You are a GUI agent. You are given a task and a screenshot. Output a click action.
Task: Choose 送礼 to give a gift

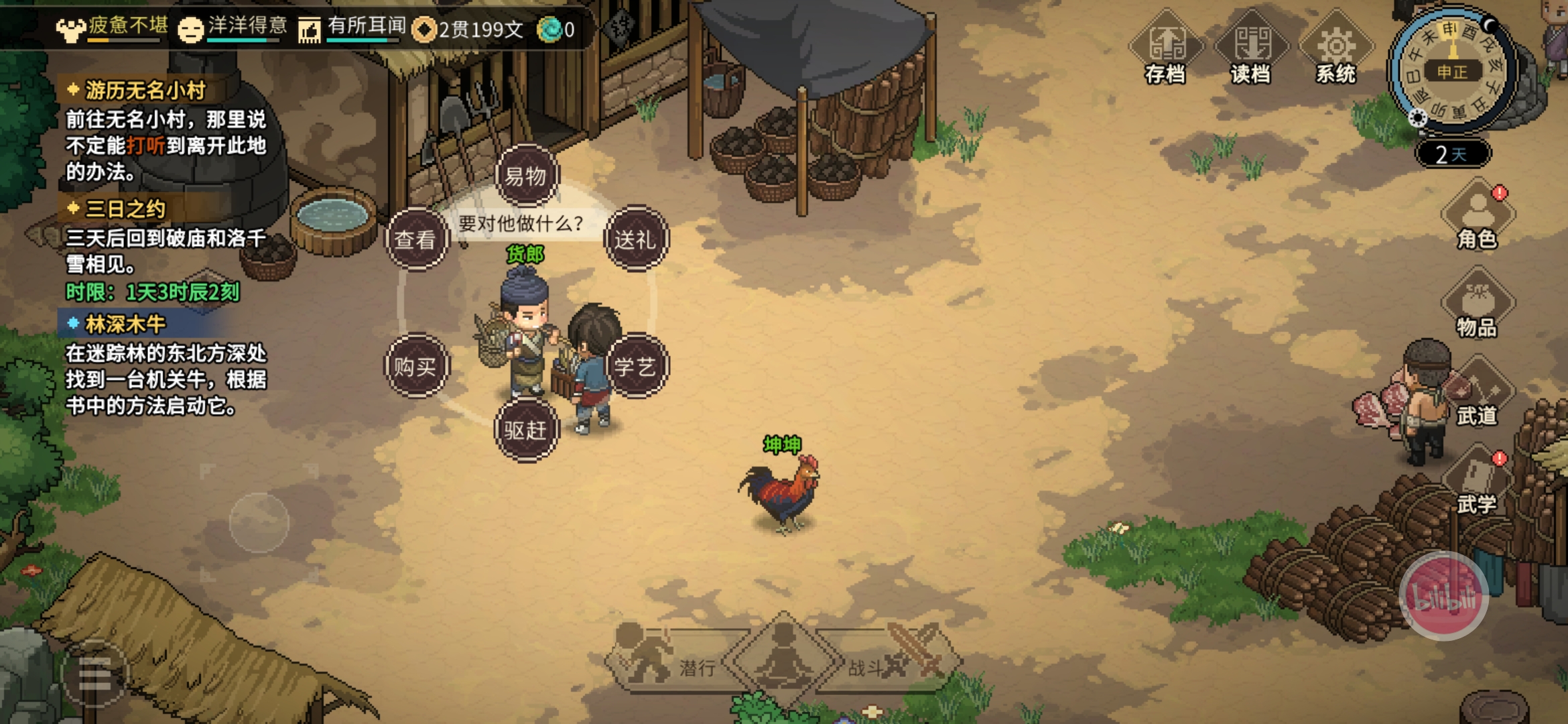point(635,239)
